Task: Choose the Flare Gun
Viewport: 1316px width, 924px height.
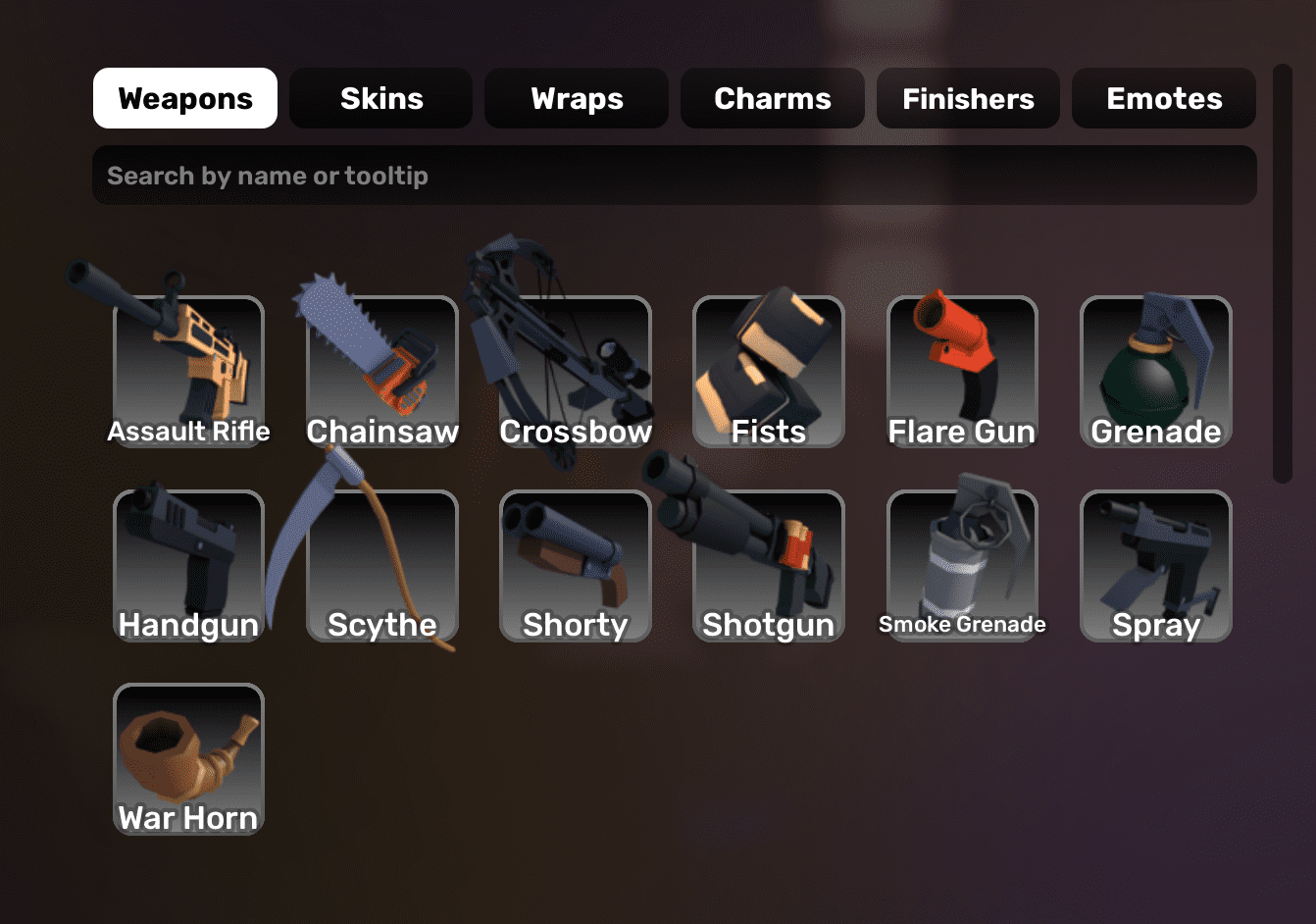Action: click(961, 373)
